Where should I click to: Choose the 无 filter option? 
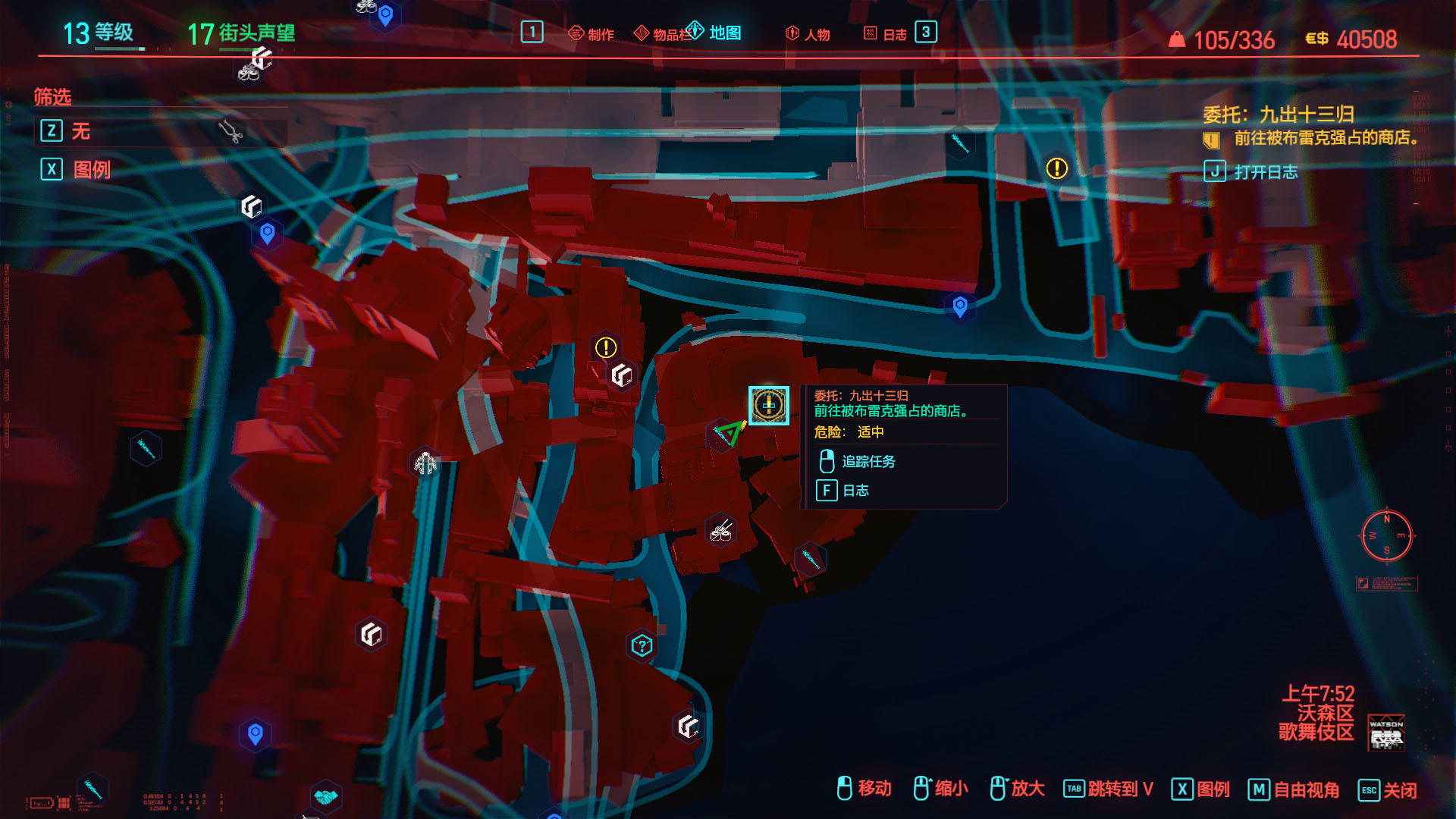coord(80,131)
